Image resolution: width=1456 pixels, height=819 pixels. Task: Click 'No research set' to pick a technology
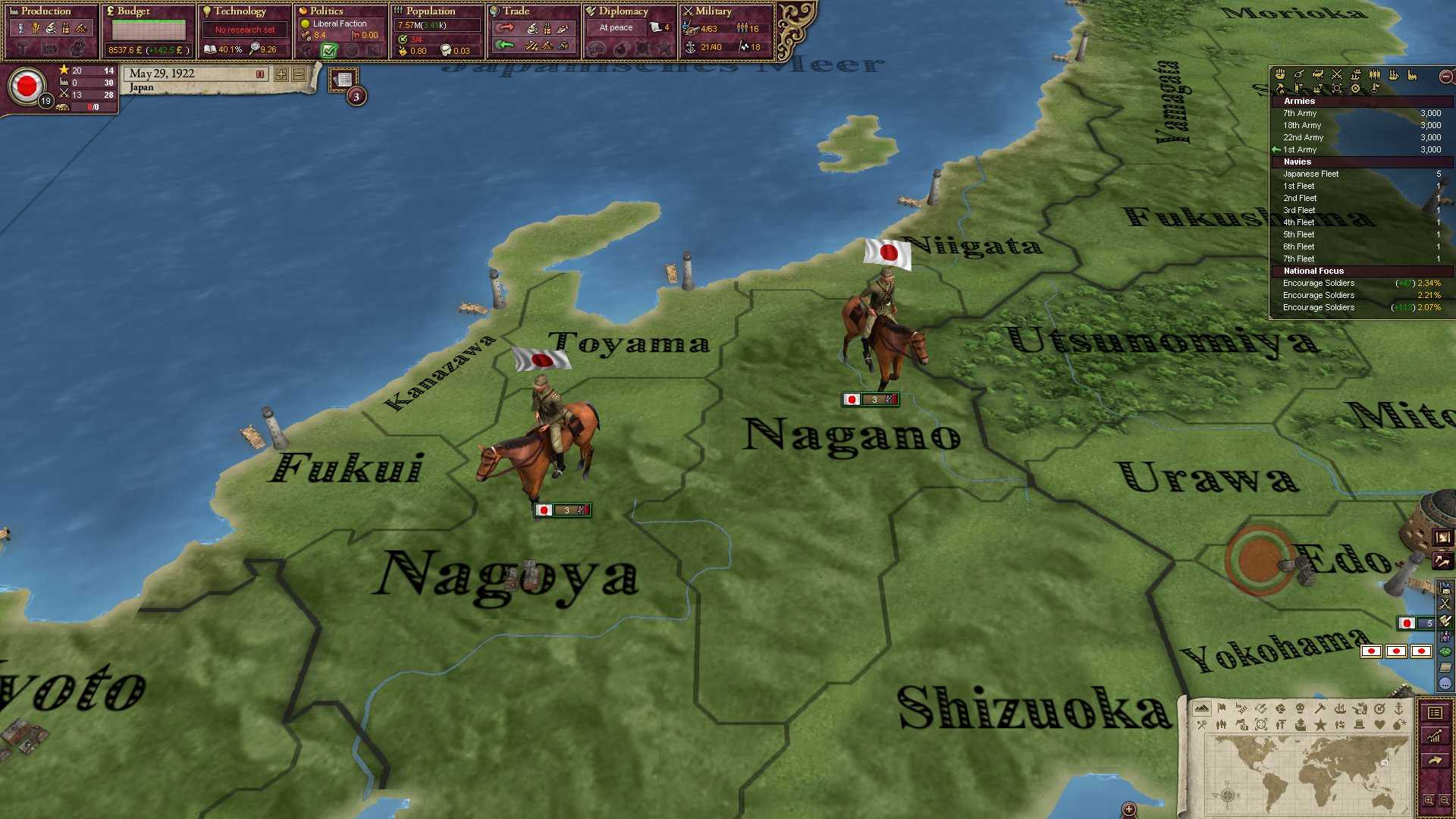(244, 29)
